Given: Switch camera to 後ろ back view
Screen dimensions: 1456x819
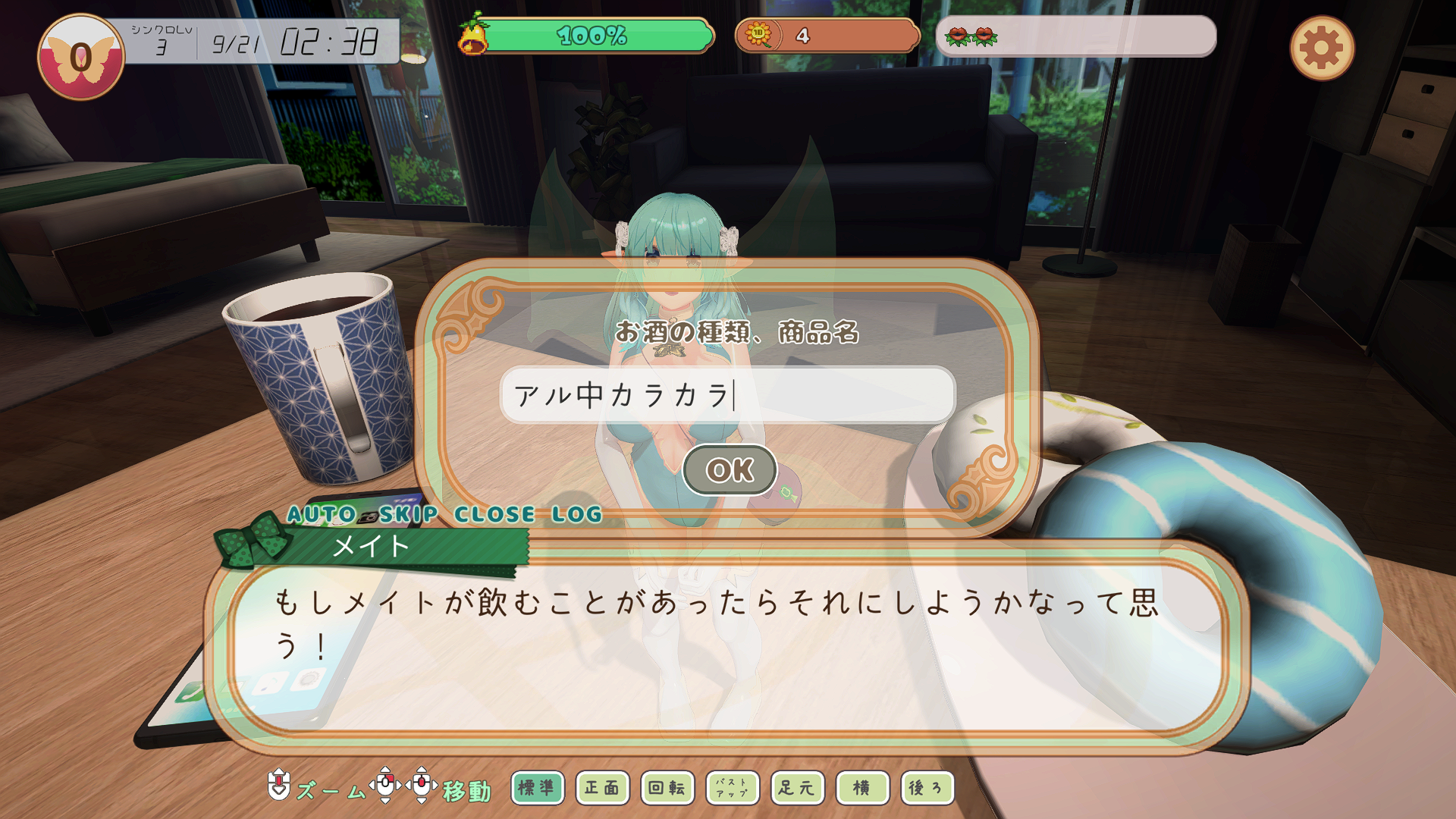Looking at the screenshot, I should [x=927, y=788].
